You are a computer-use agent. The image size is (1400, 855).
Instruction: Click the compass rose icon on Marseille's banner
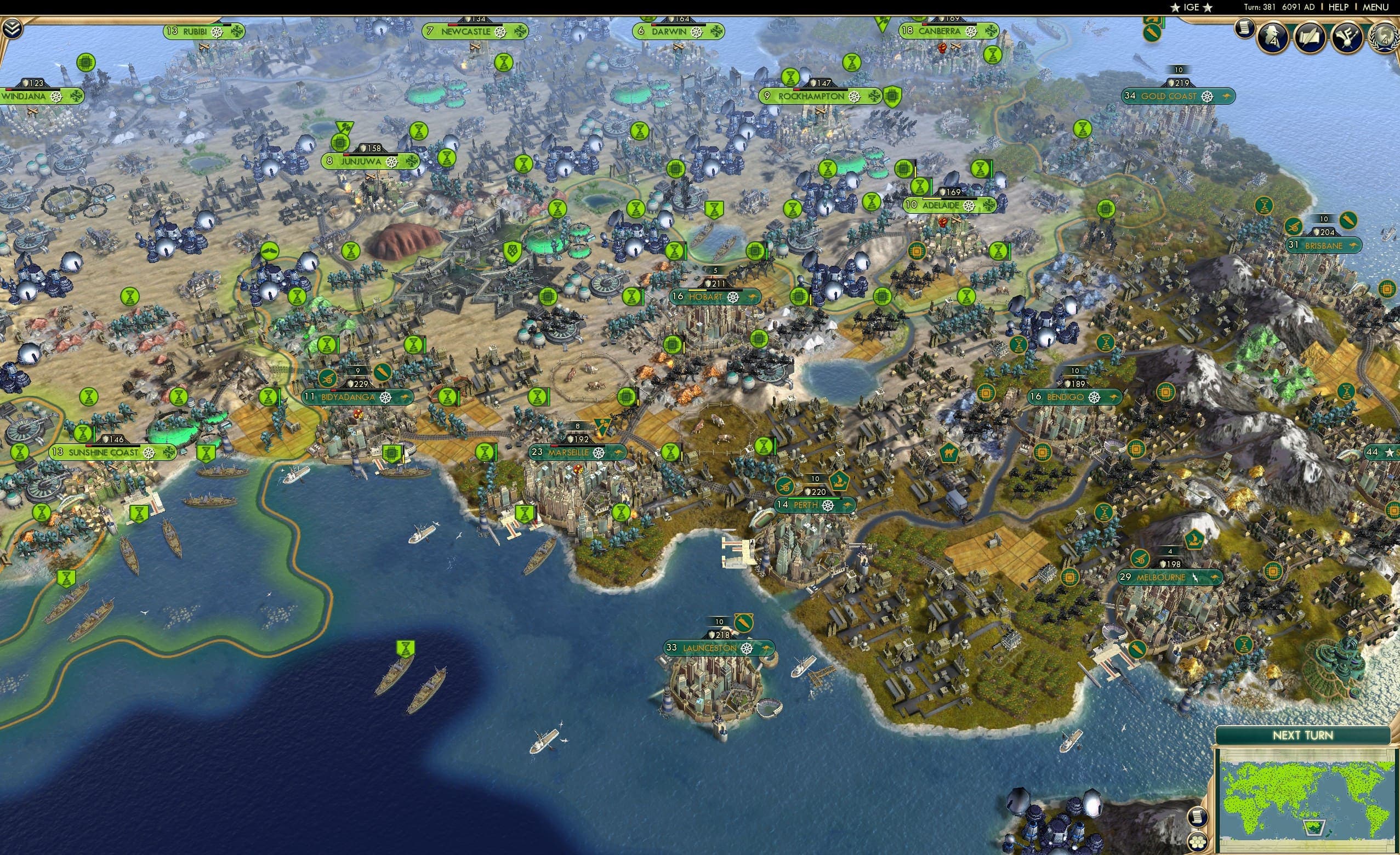pyautogui.click(x=597, y=453)
